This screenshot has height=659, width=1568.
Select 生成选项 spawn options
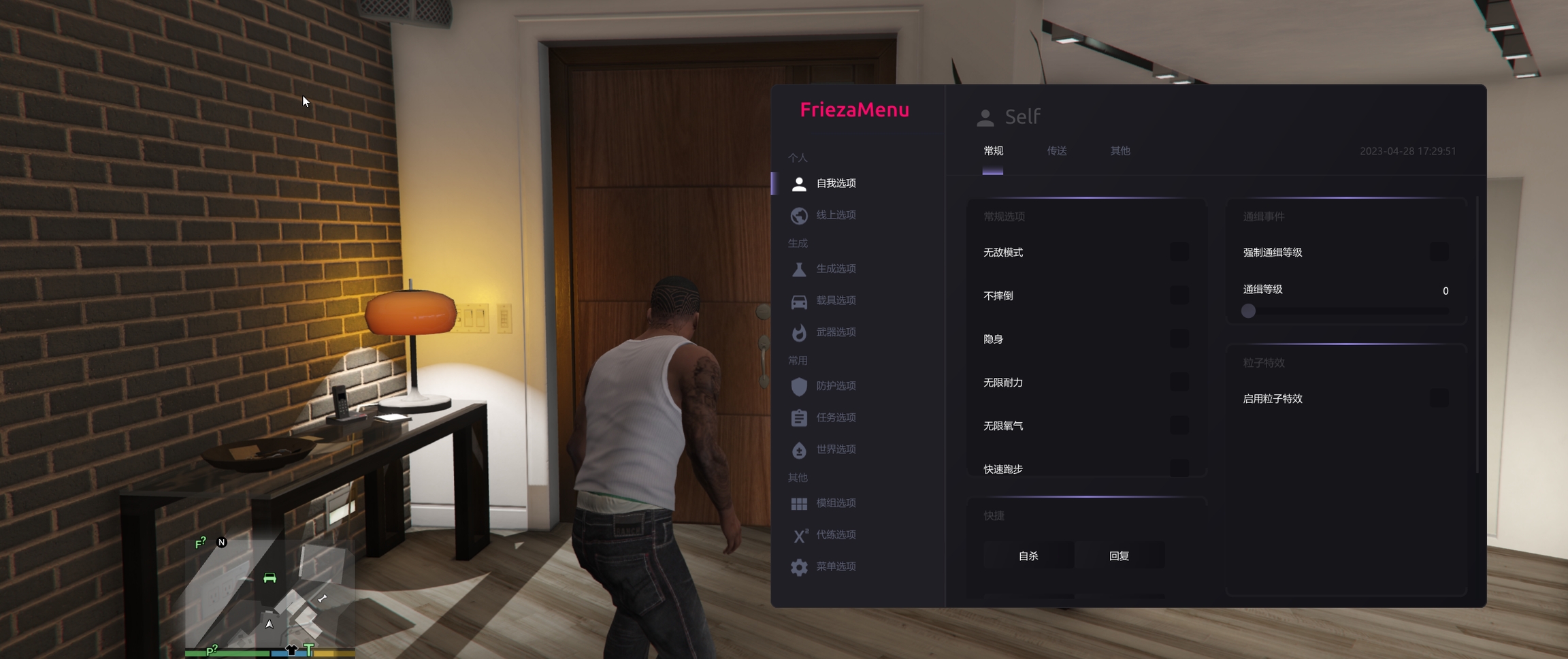click(x=835, y=269)
